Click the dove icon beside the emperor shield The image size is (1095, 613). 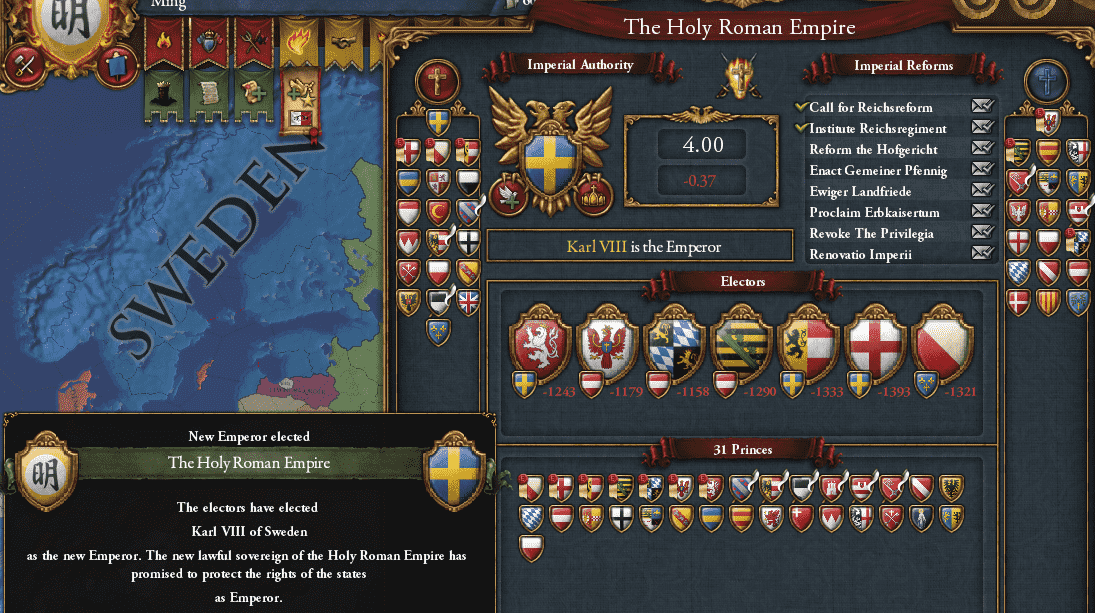click(508, 195)
